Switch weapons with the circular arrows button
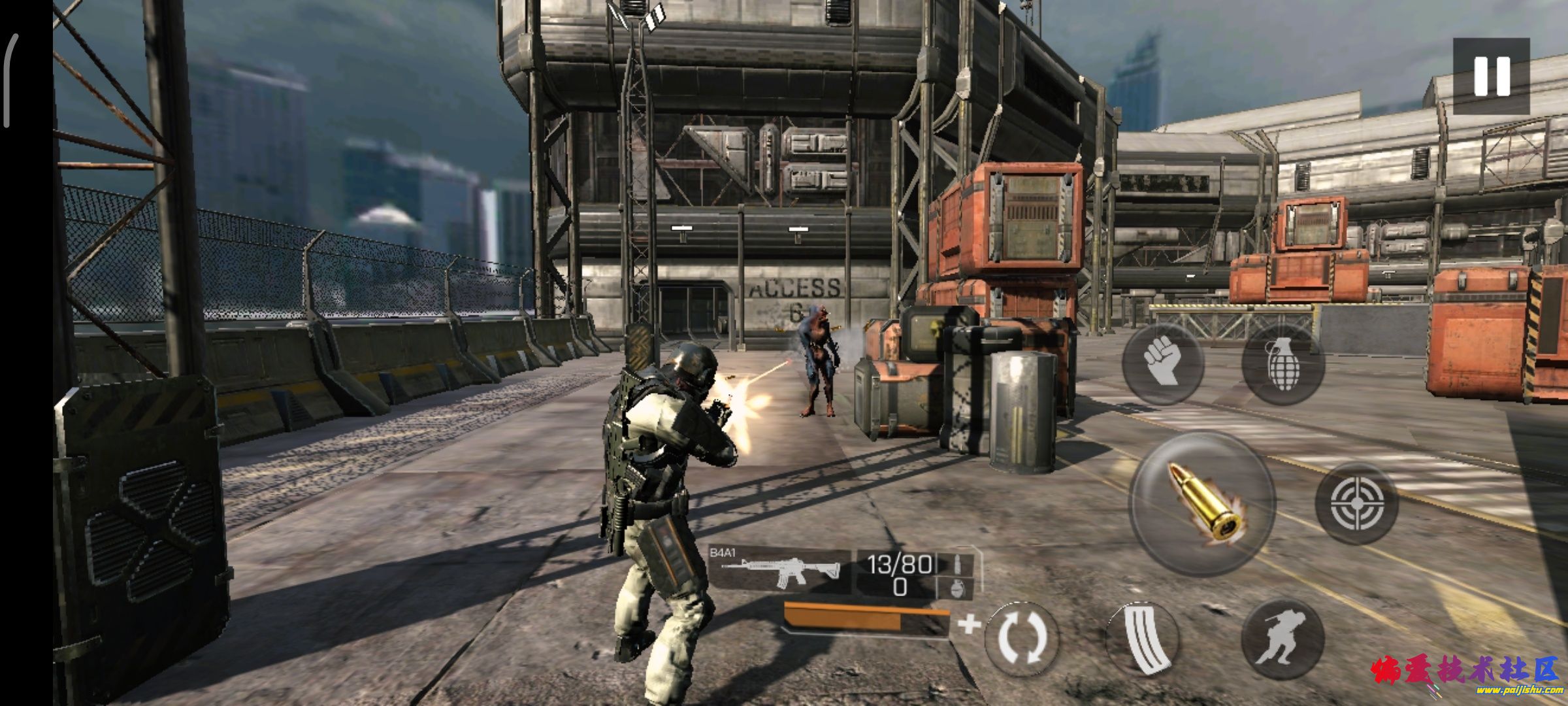1568x706 pixels. (1021, 637)
